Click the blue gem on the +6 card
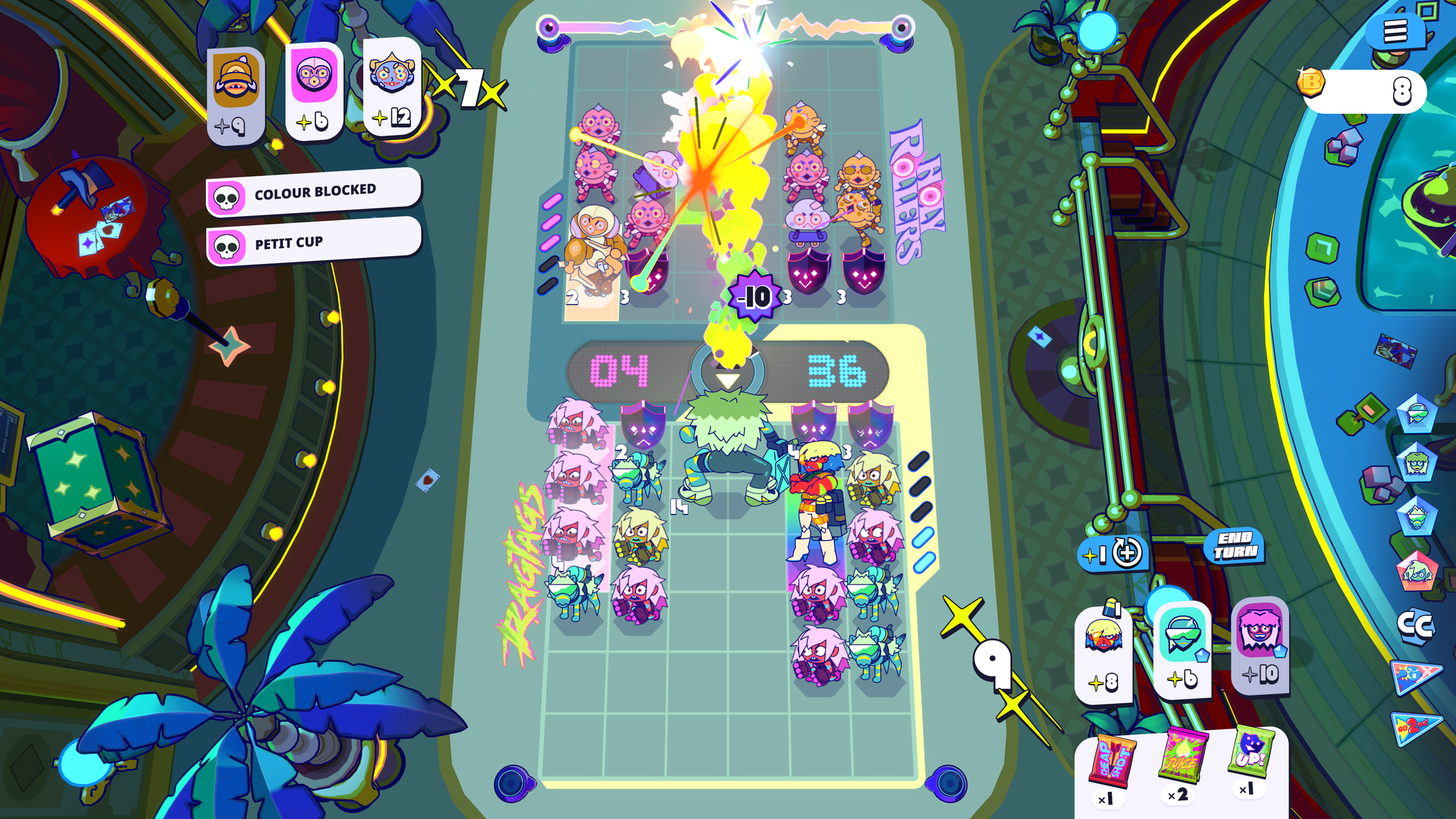This screenshot has height=819, width=1456. tap(1202, 656)
